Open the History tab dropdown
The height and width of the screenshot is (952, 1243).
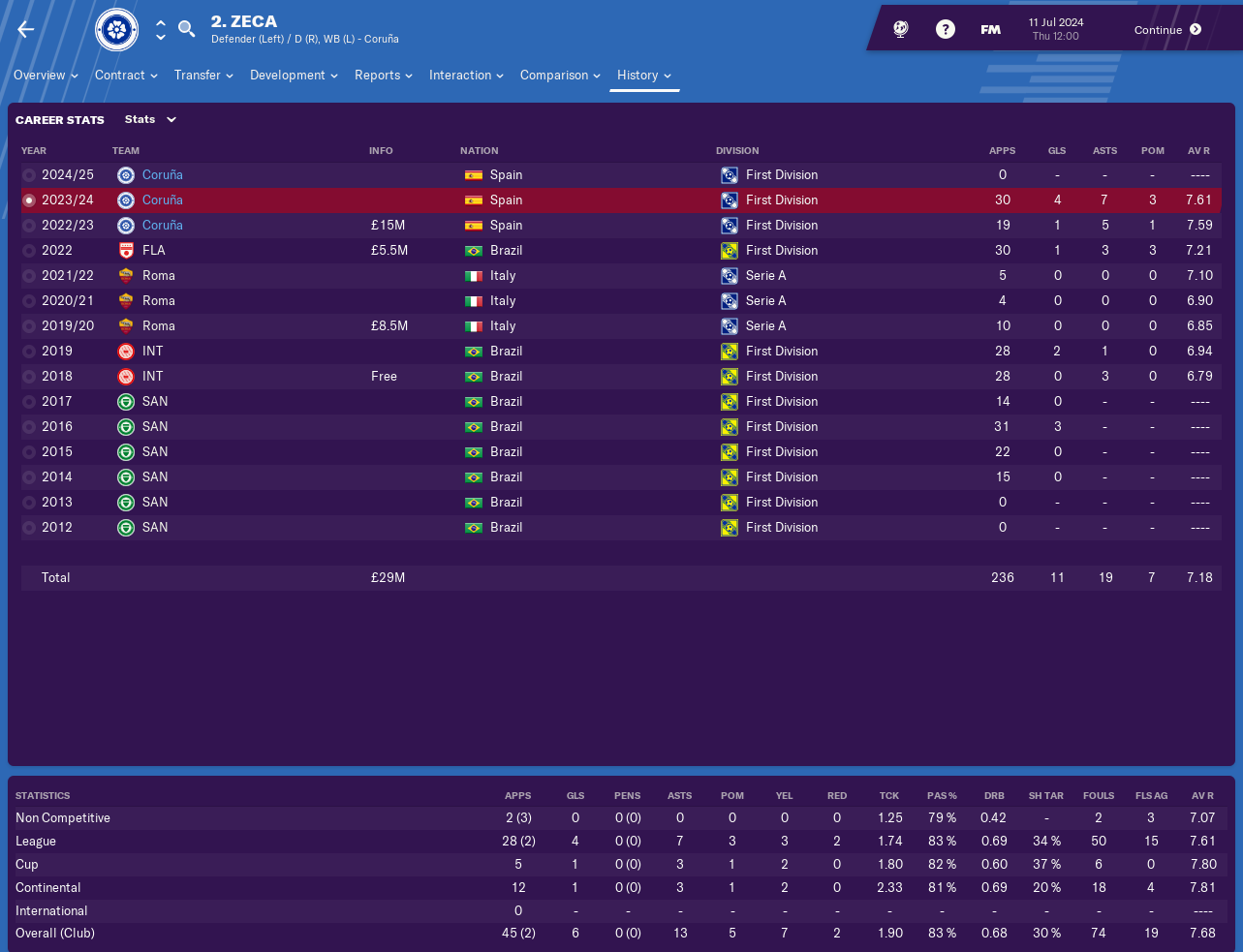pyautogui.click(x=644, y=76)
